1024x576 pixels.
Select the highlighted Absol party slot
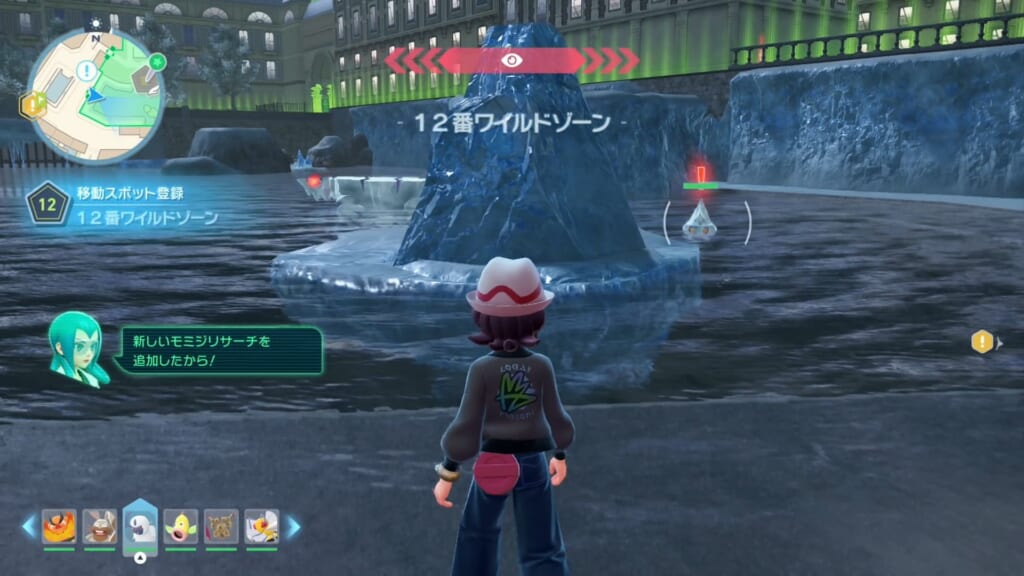point(140,525)
